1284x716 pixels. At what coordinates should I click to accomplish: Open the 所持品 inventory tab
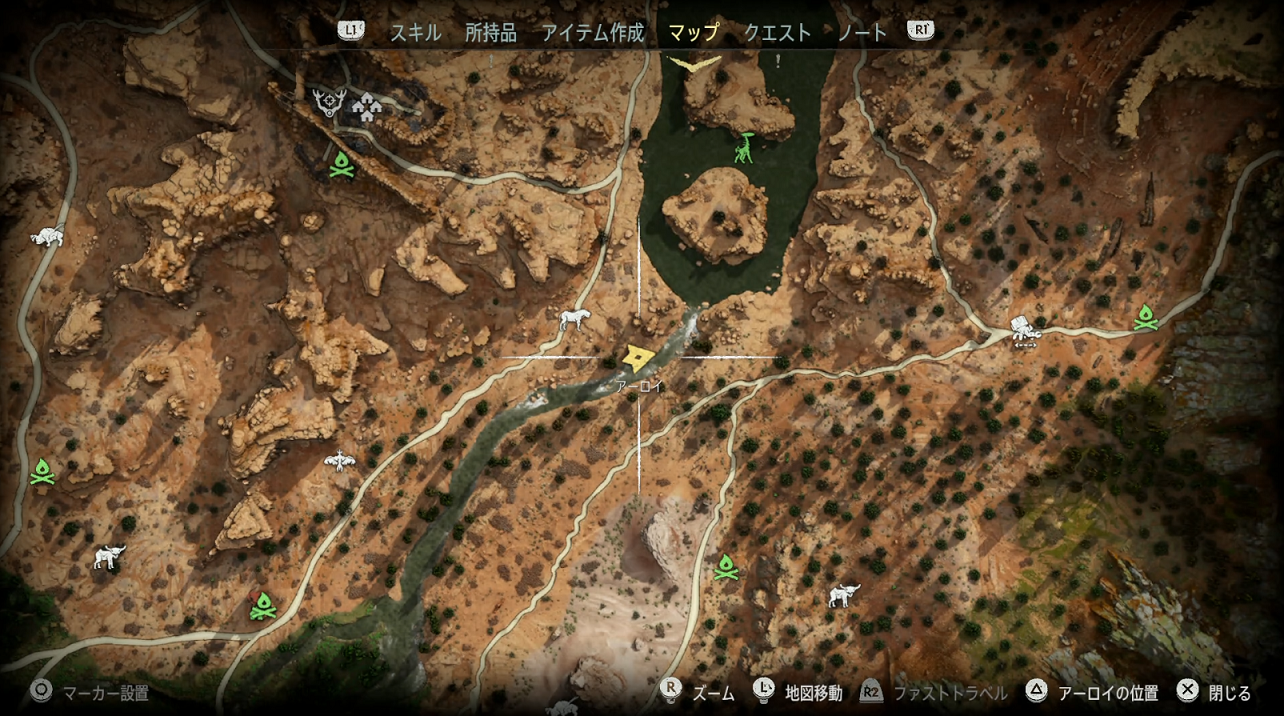tap(491, 32)
